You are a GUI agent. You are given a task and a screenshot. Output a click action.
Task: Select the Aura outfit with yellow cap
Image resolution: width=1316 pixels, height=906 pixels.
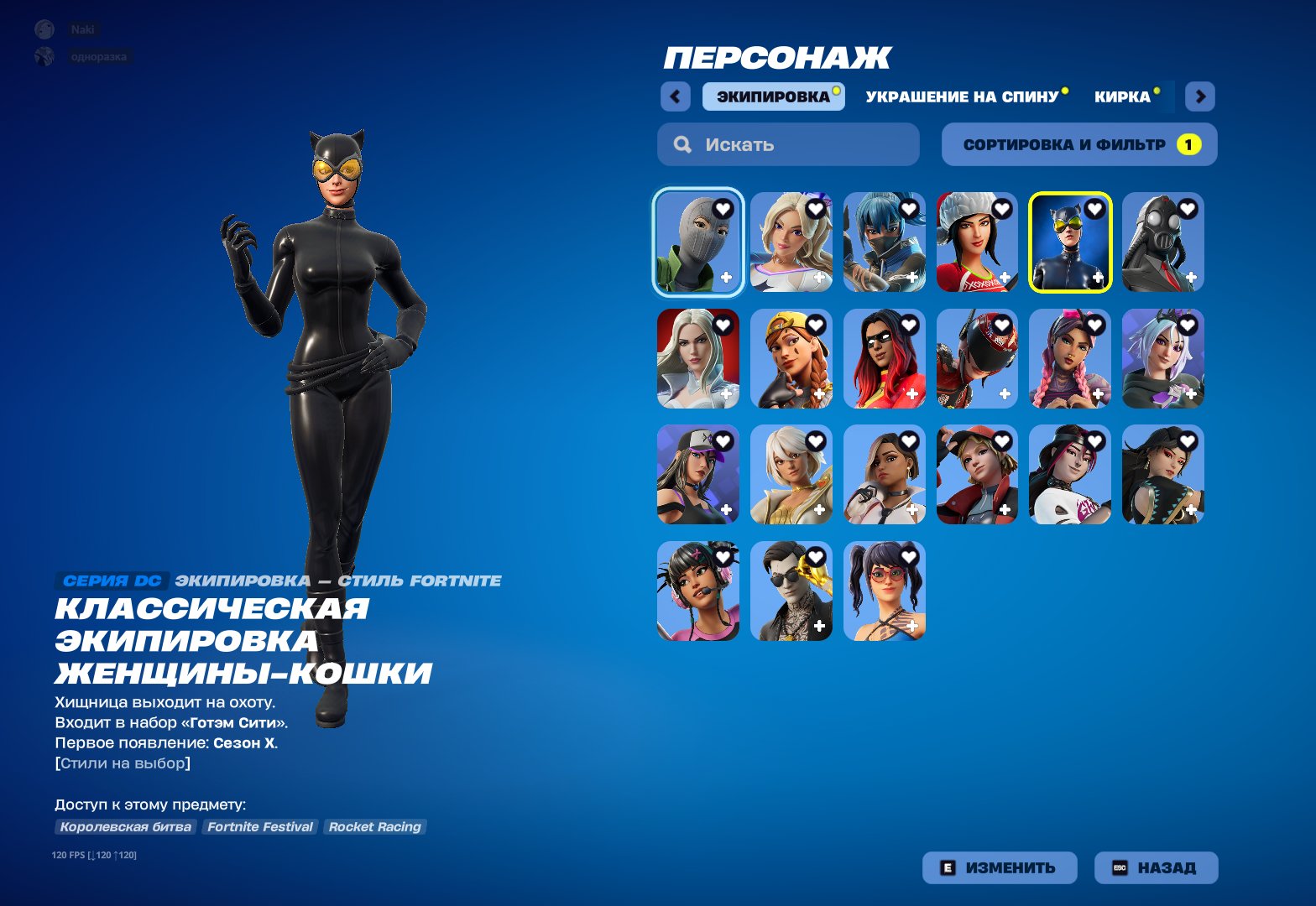click(791, 359)
